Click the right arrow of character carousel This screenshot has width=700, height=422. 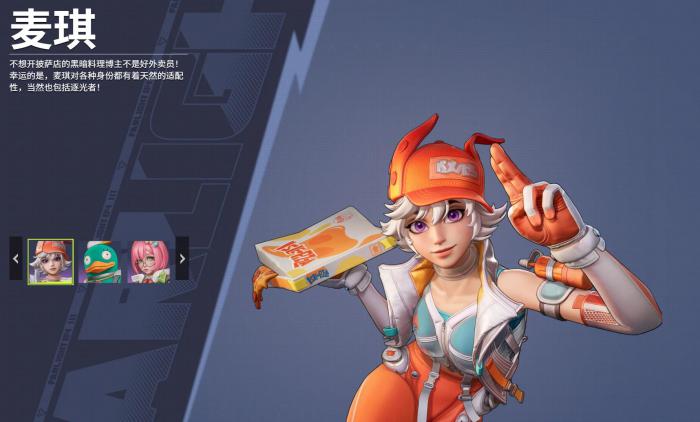pyautogui.click(x=182, y=259)
